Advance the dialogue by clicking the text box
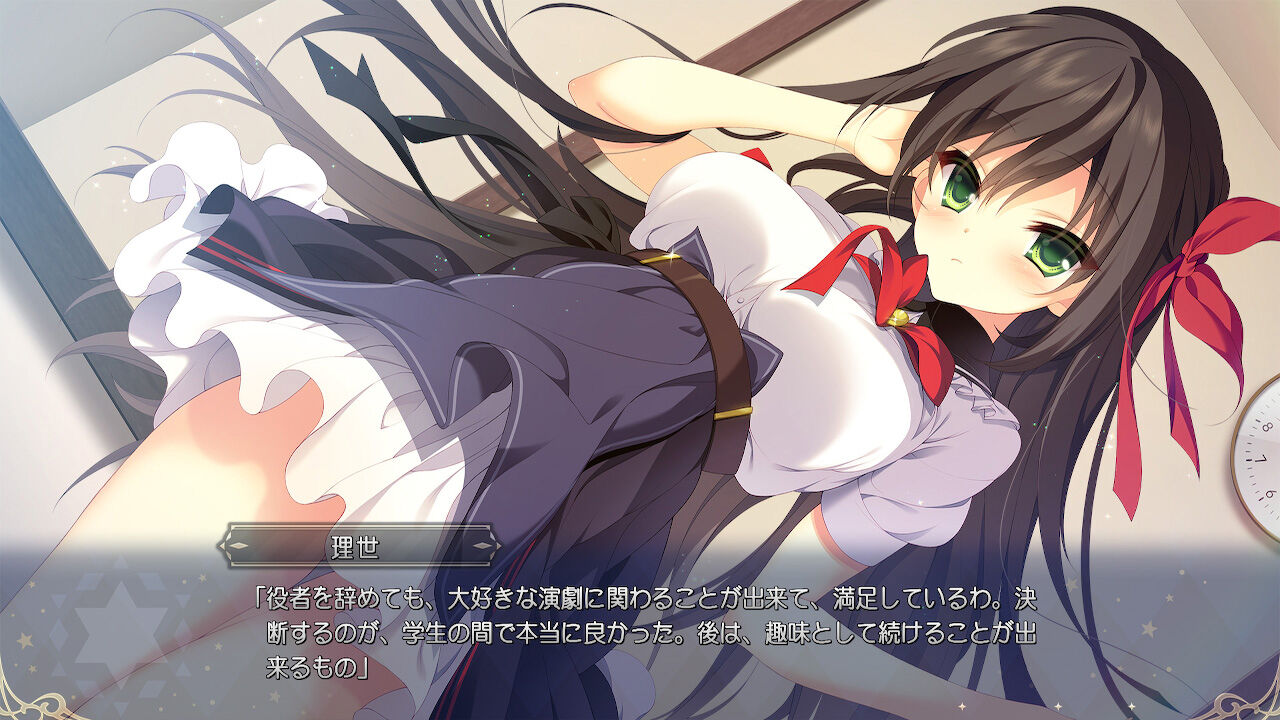Screen dimensions: 1280x720 640,630
